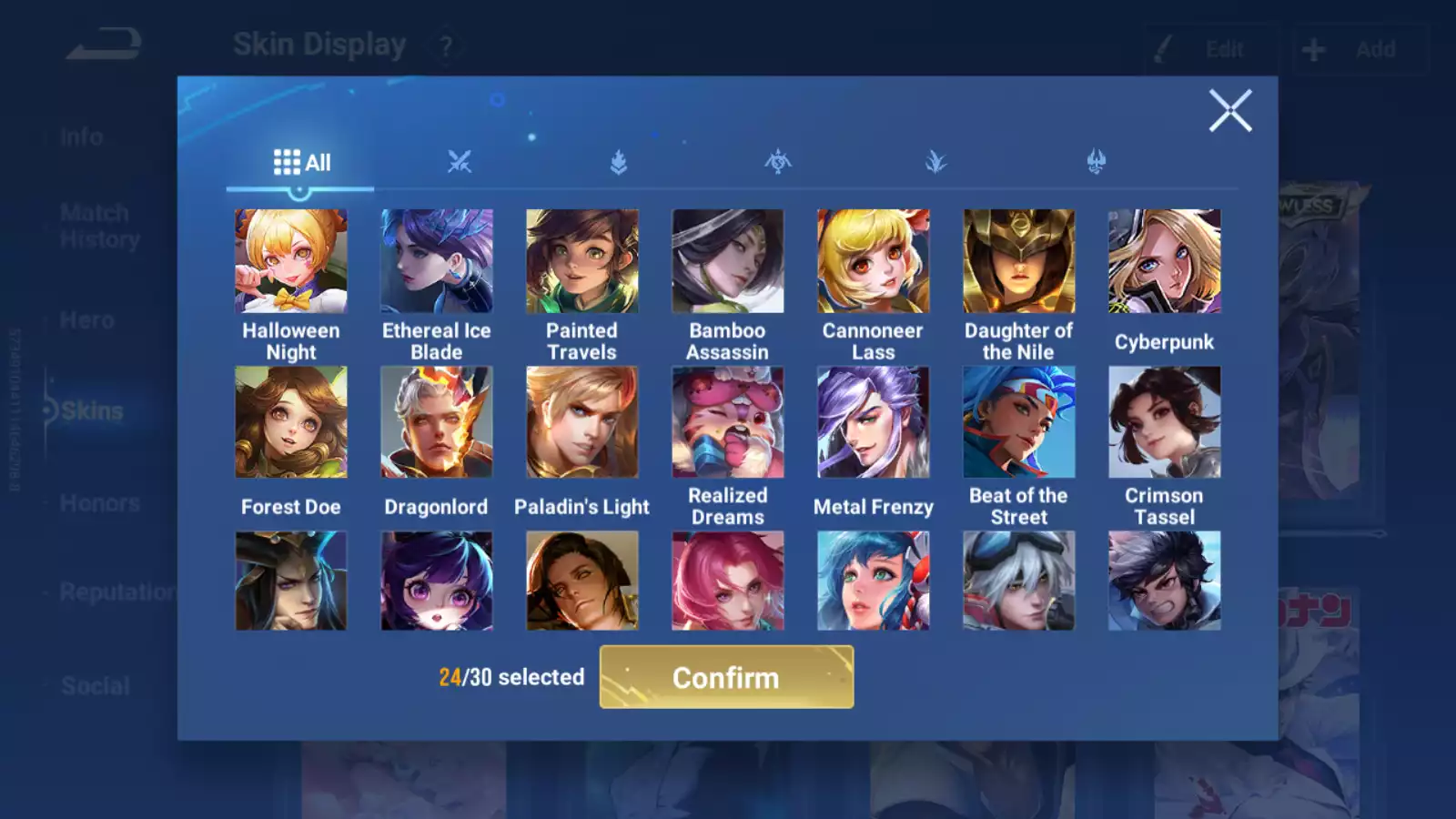Close the skin selection popup
The image size is (1456, 819).
(1230, 111)
